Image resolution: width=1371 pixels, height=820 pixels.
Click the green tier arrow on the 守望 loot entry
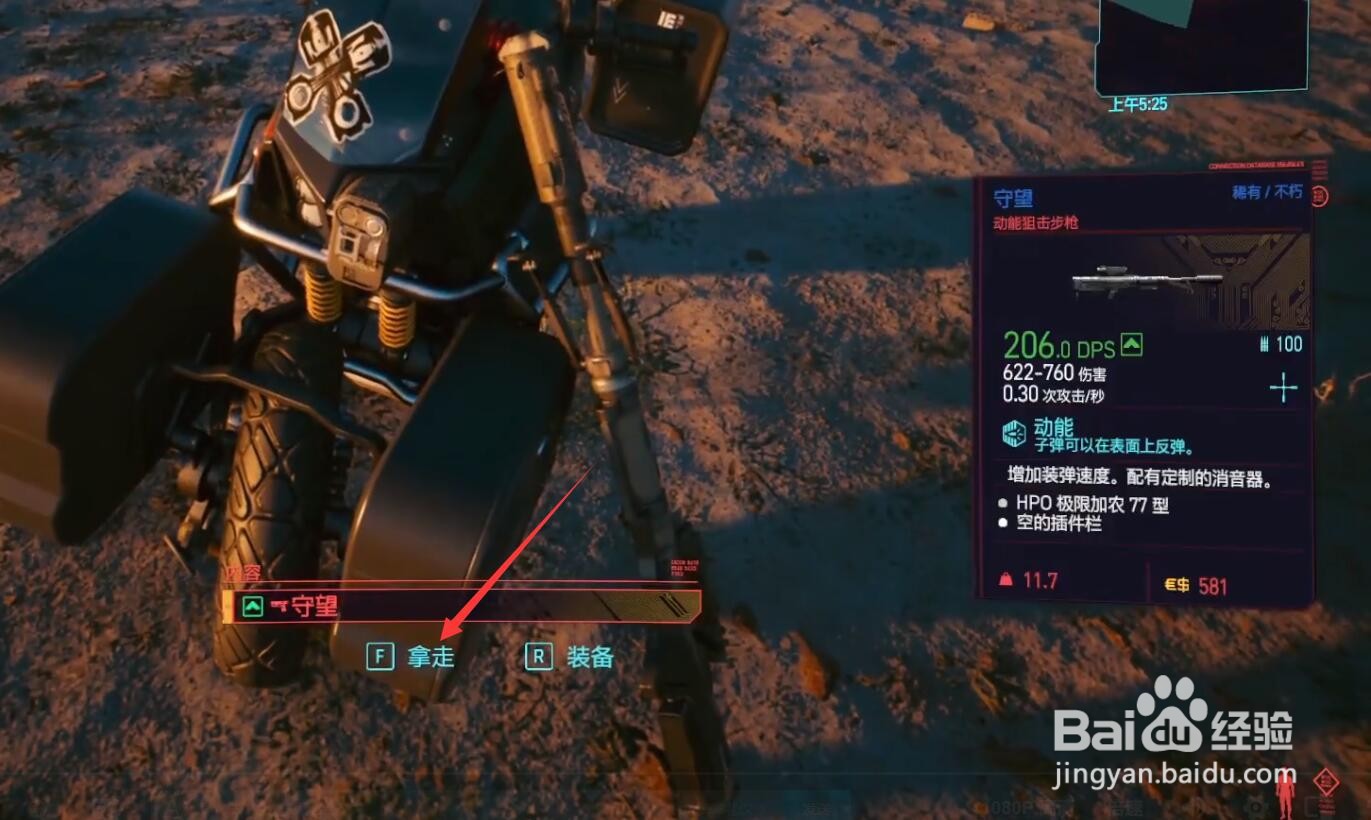click(252, 604)
